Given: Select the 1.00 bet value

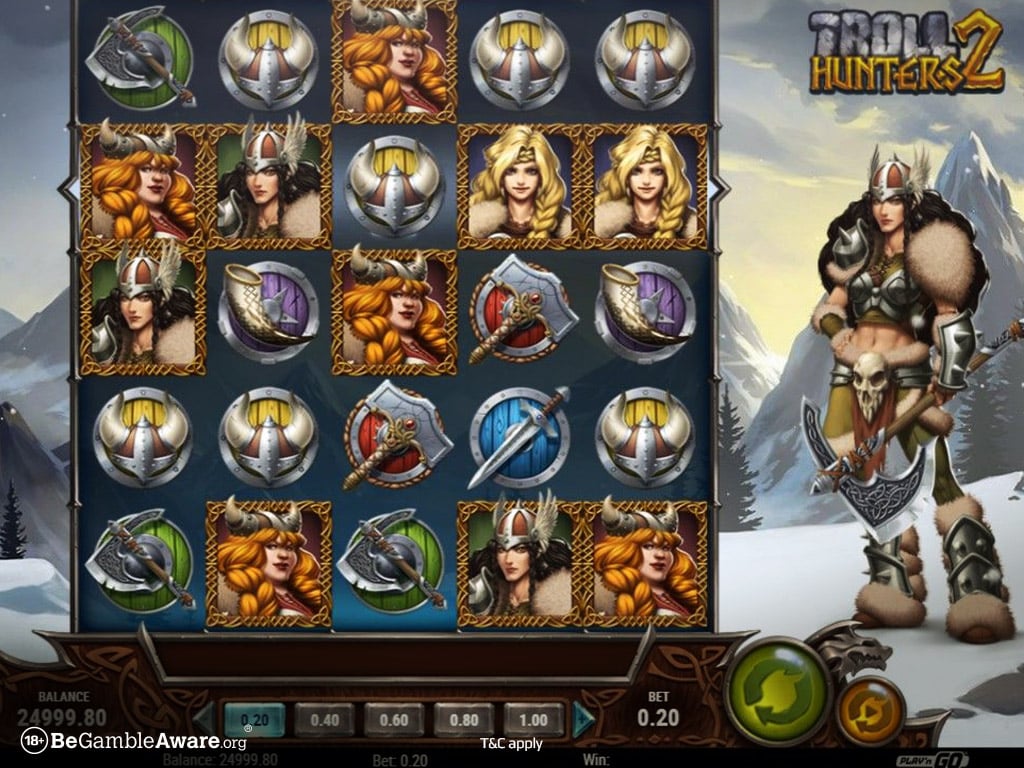Looking at the screenshot, I should tap(534, 718).
